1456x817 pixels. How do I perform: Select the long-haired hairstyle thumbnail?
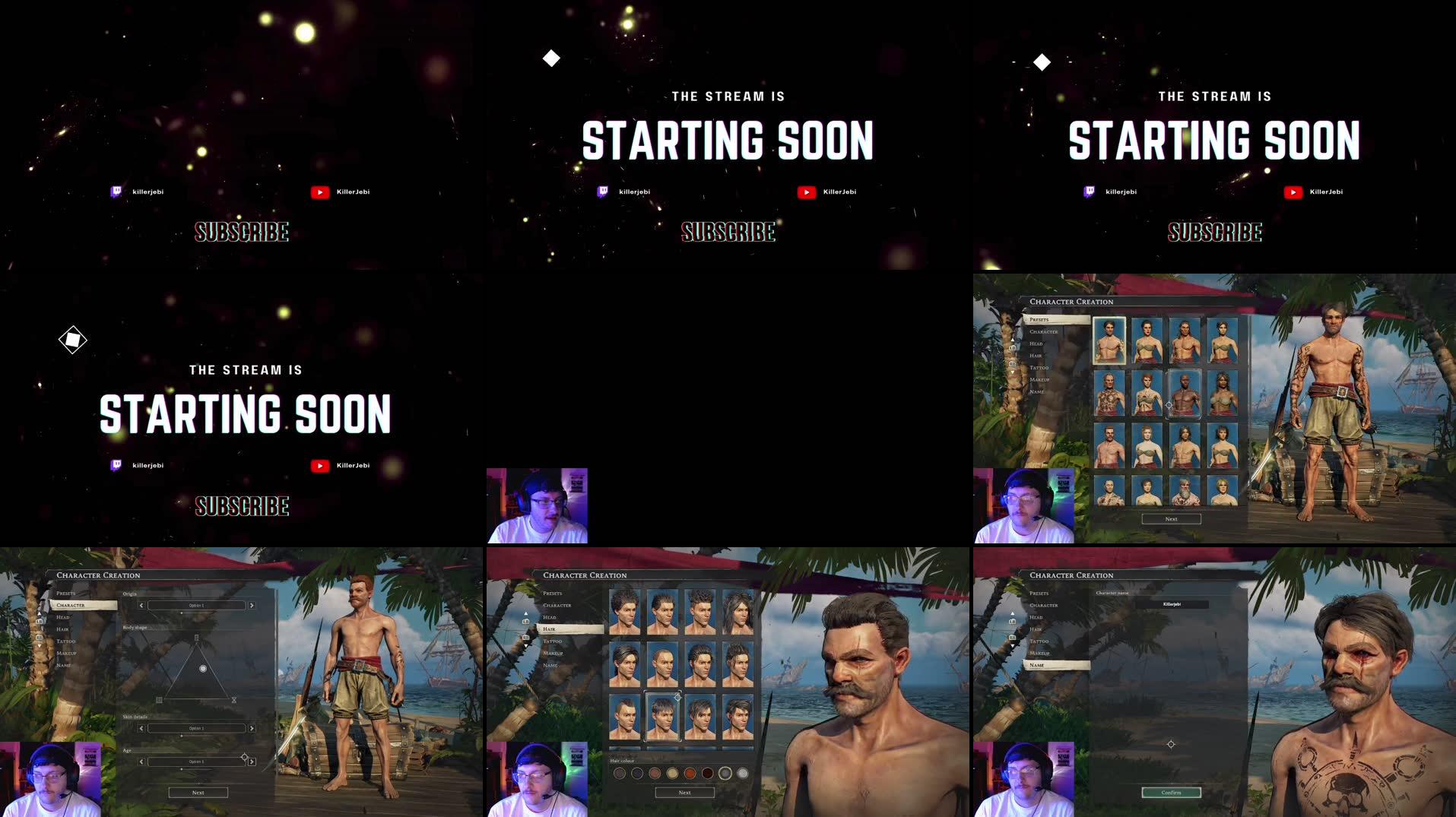click(738, 612)
